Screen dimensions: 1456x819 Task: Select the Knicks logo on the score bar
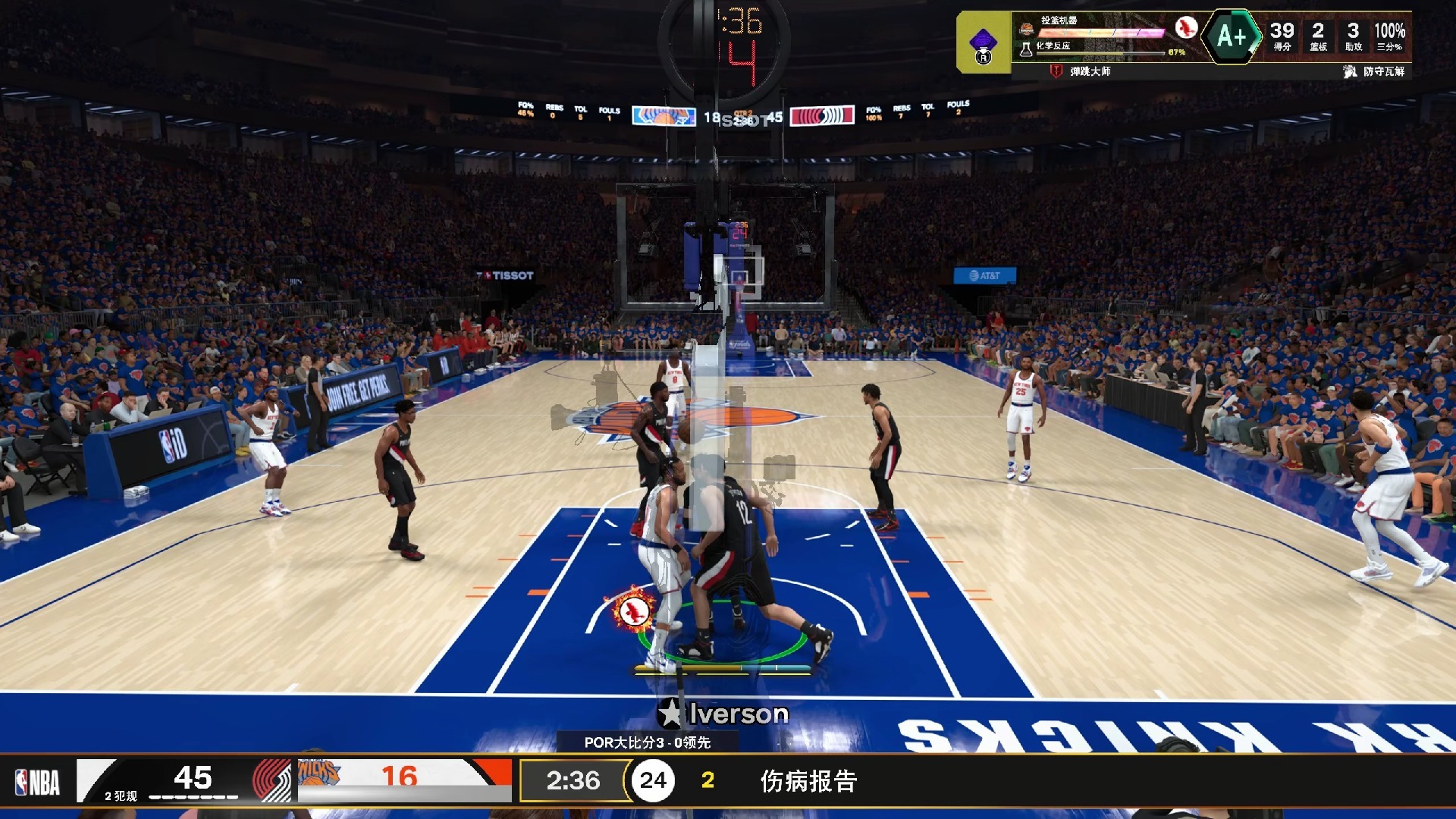[318, 773]
